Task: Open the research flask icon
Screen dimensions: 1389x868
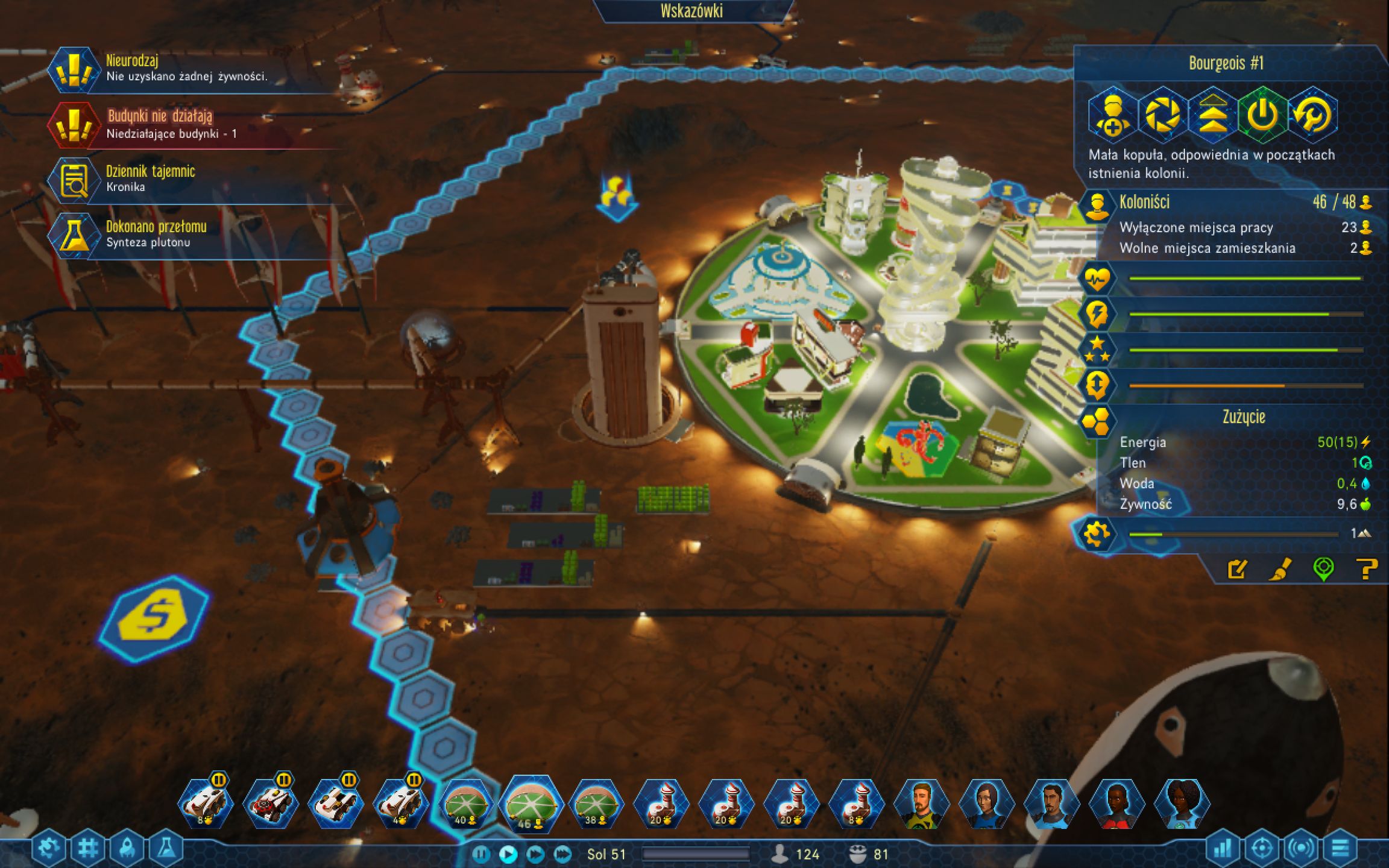Action: point(166,846)
